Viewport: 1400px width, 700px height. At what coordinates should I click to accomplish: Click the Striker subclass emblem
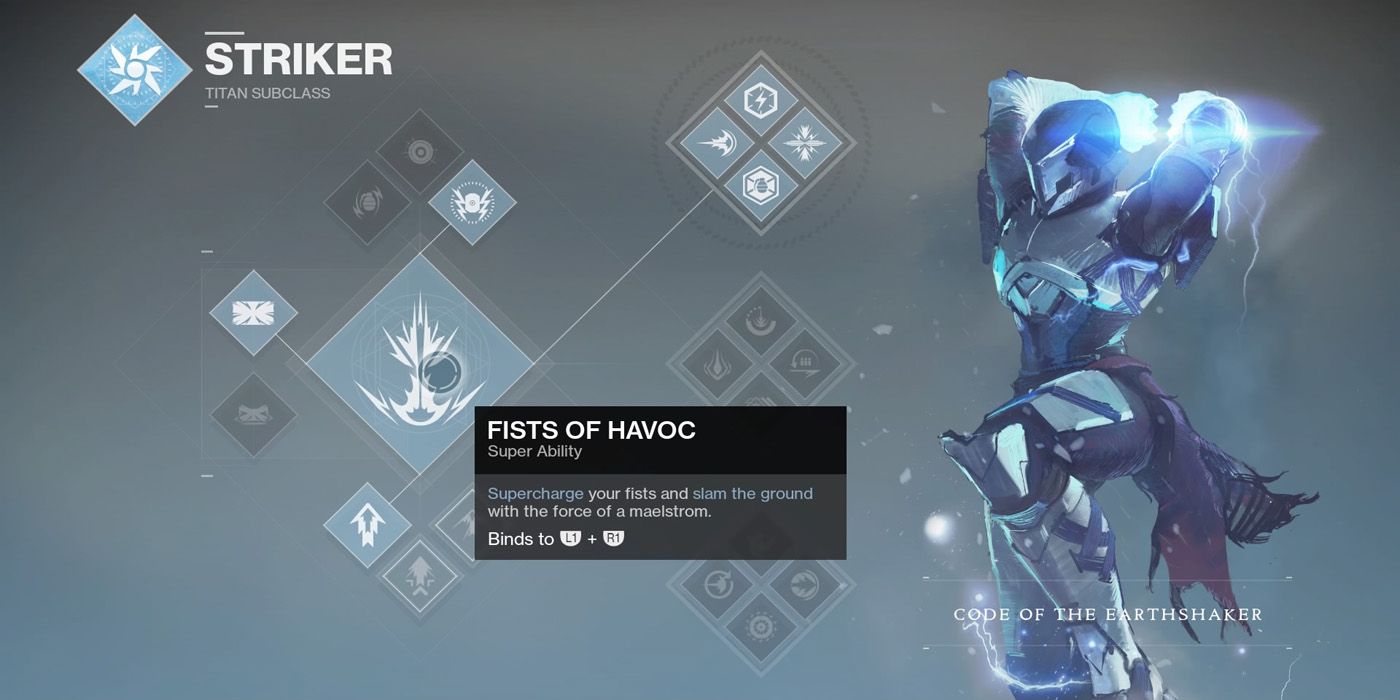(135, 68)
